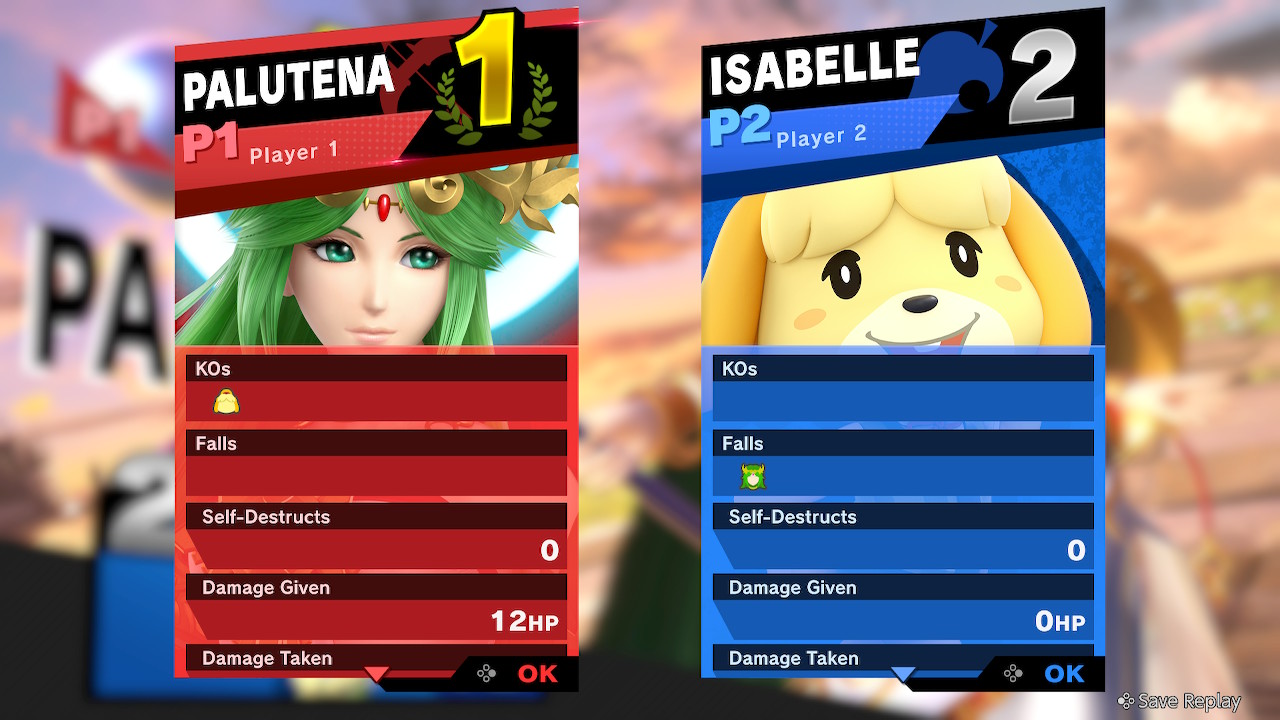
Task: Select Palutena's portrait on the P1 card
Action: tap(376, 260)
